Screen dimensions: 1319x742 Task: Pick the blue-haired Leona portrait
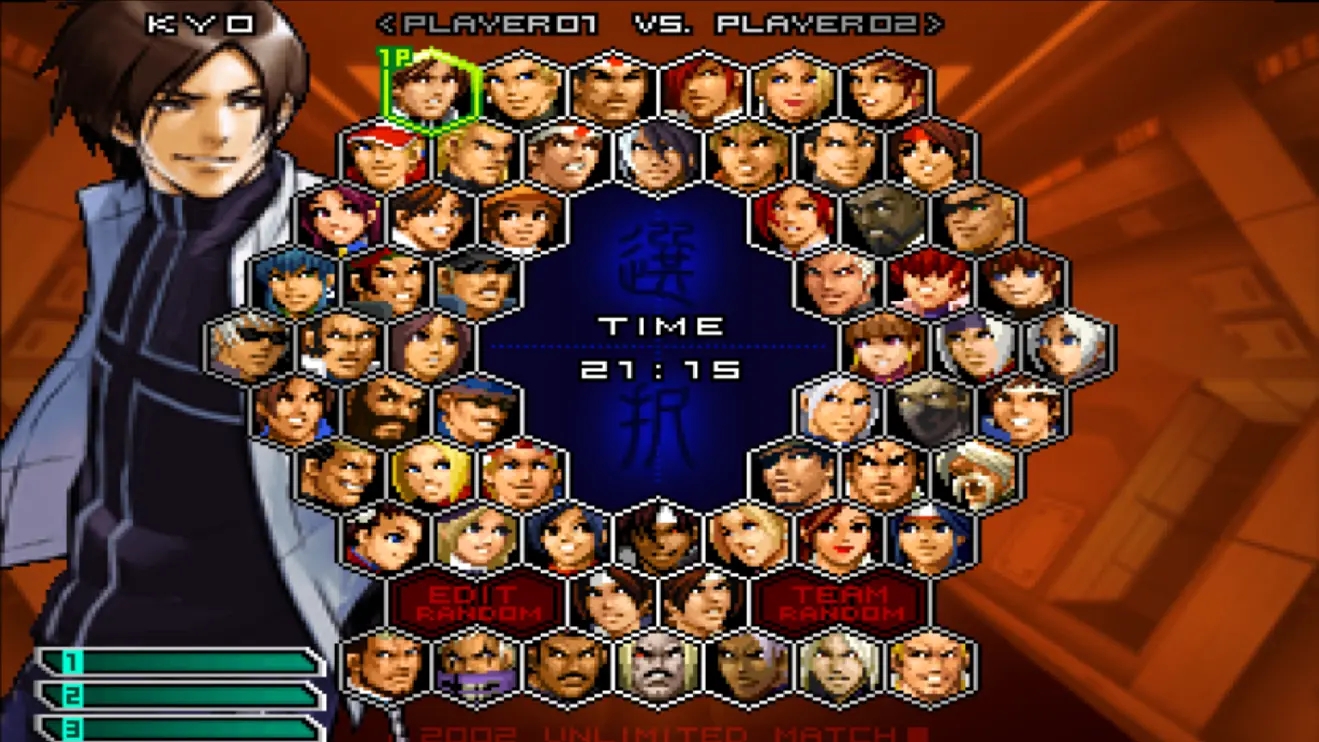pyautogui.click(x=295, y=283)
